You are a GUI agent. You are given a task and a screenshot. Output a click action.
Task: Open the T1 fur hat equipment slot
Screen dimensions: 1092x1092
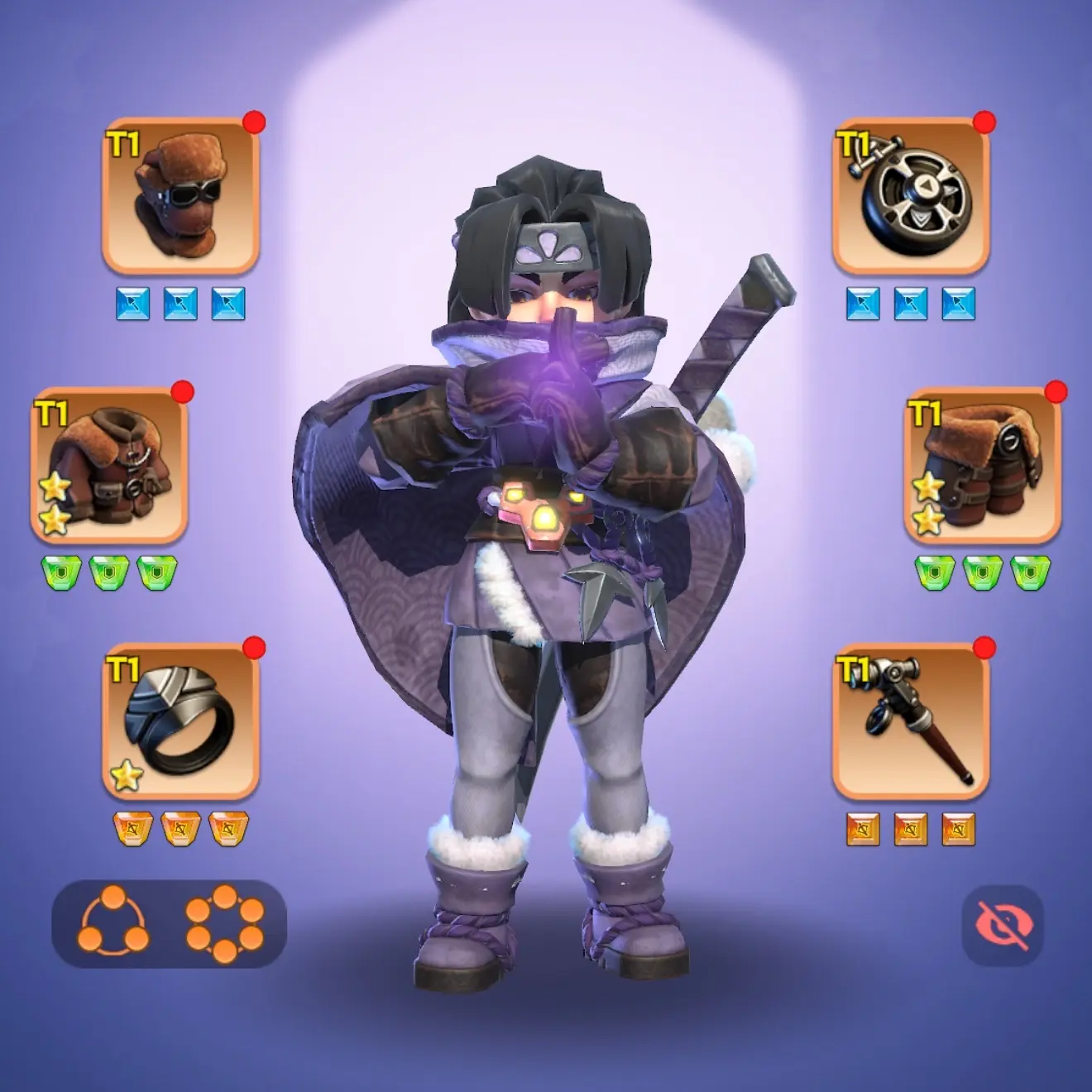[182, 194]
